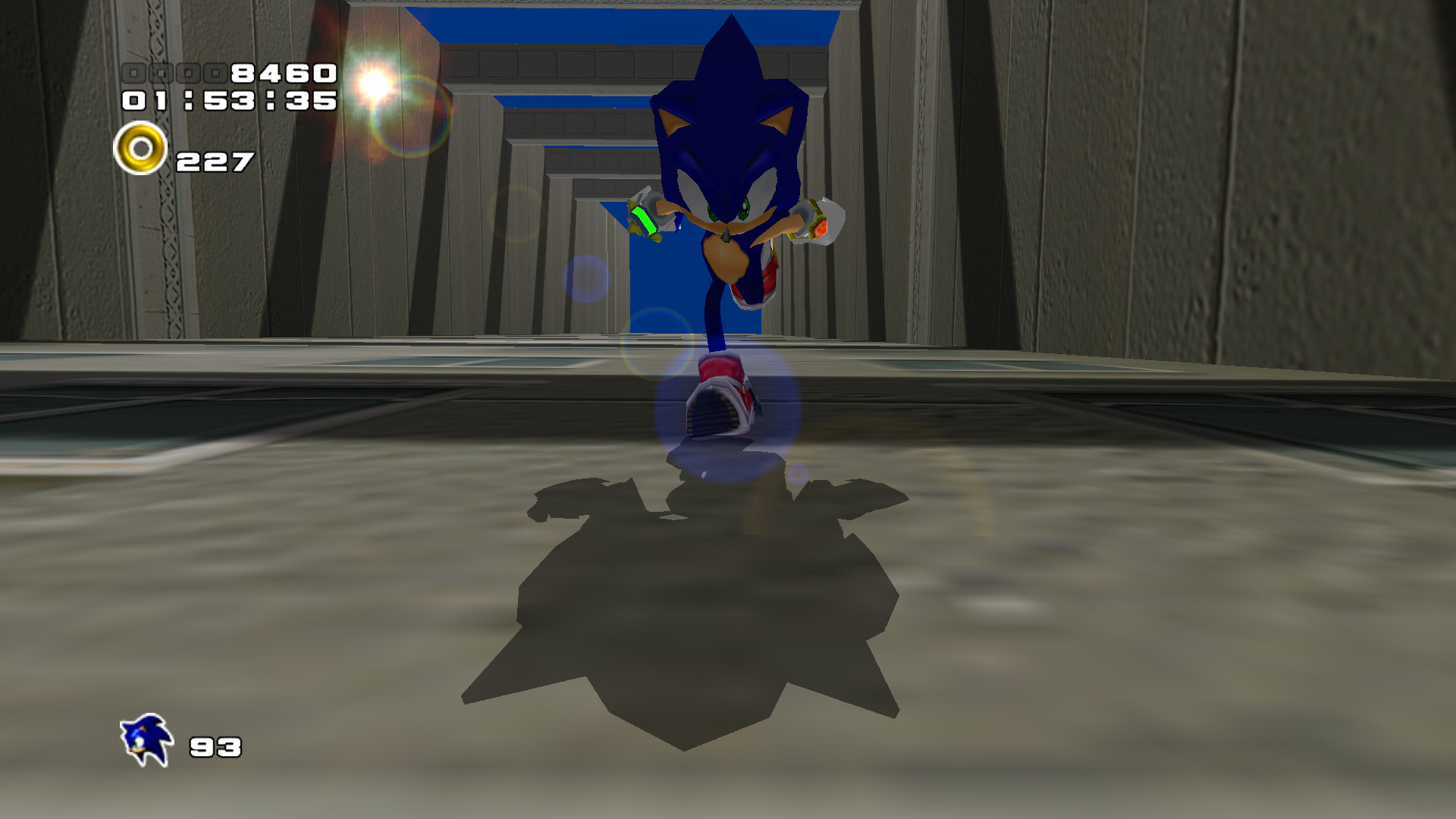The width and height of the screenshot is (1456, 819).
Task: Click Sonic's red sneaker sole
Action: pos(716,413)
